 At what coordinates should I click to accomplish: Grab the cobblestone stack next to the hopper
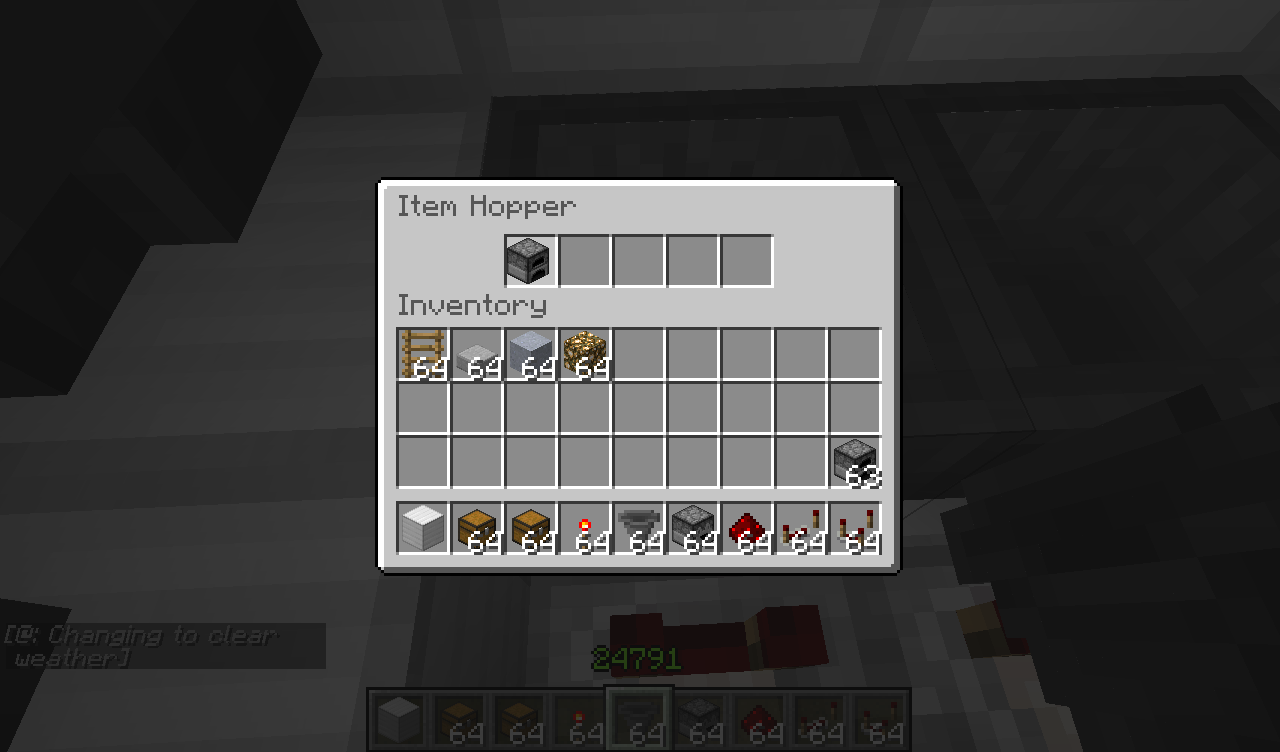click(693, 528)
